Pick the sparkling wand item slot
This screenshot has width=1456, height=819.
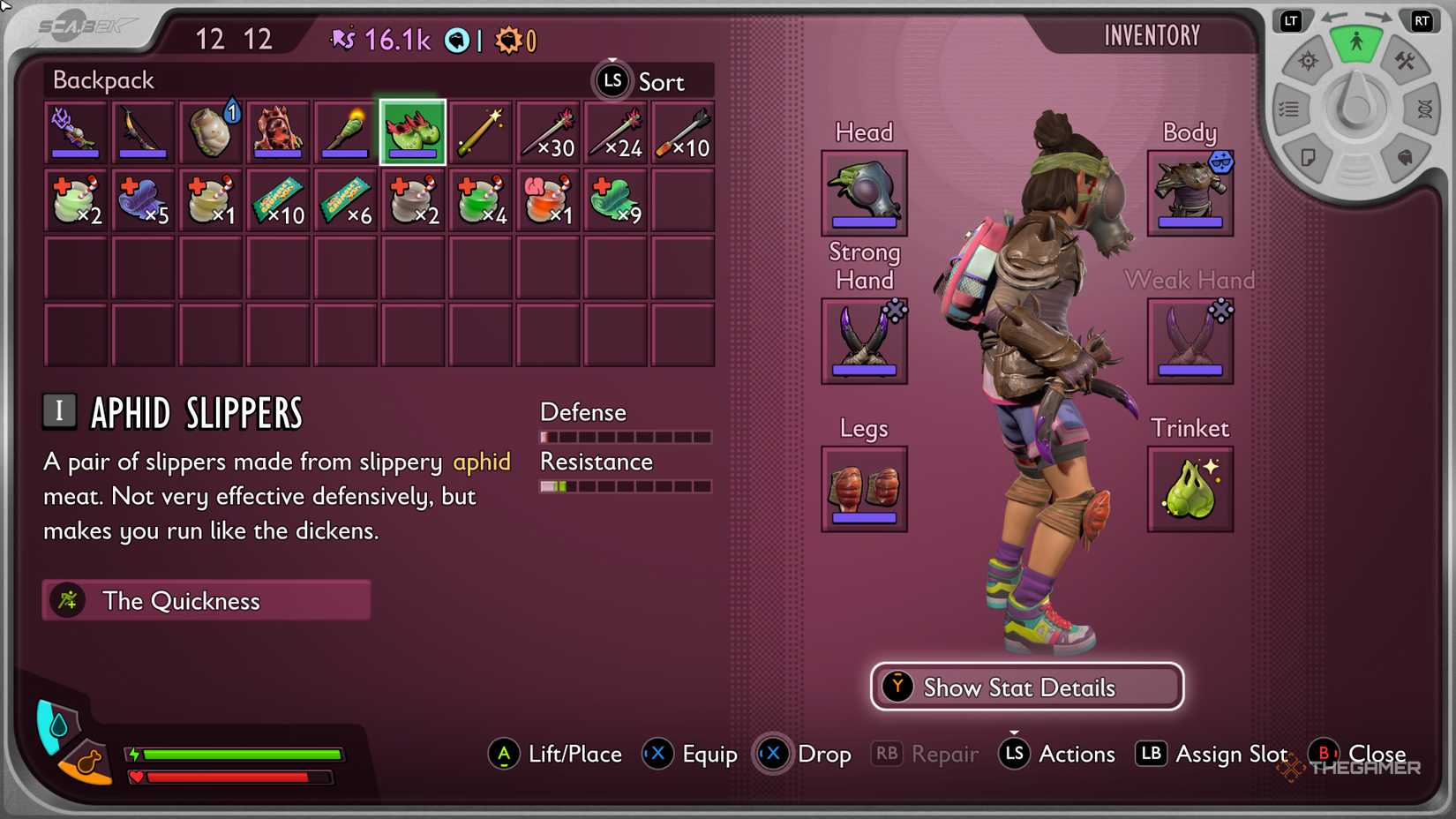tap(480, 131)
